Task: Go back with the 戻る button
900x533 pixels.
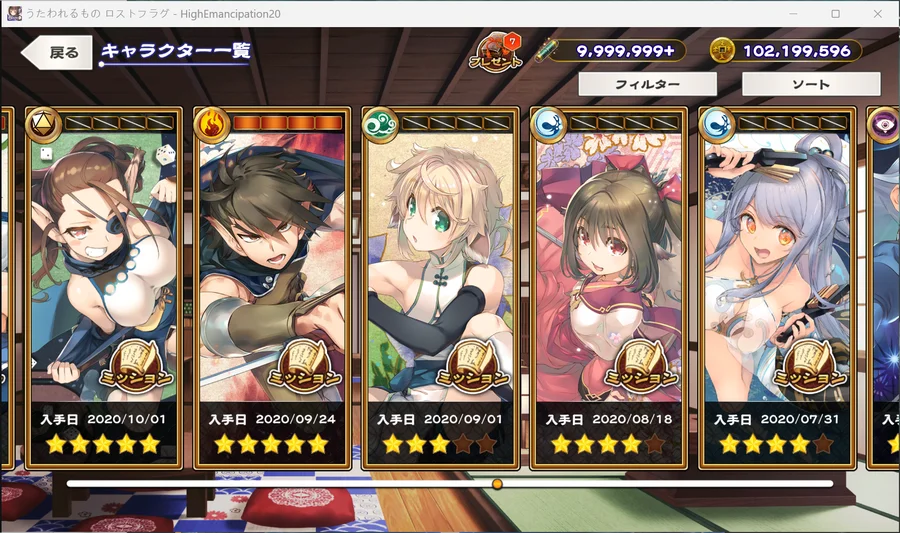Action: (58, 53)
